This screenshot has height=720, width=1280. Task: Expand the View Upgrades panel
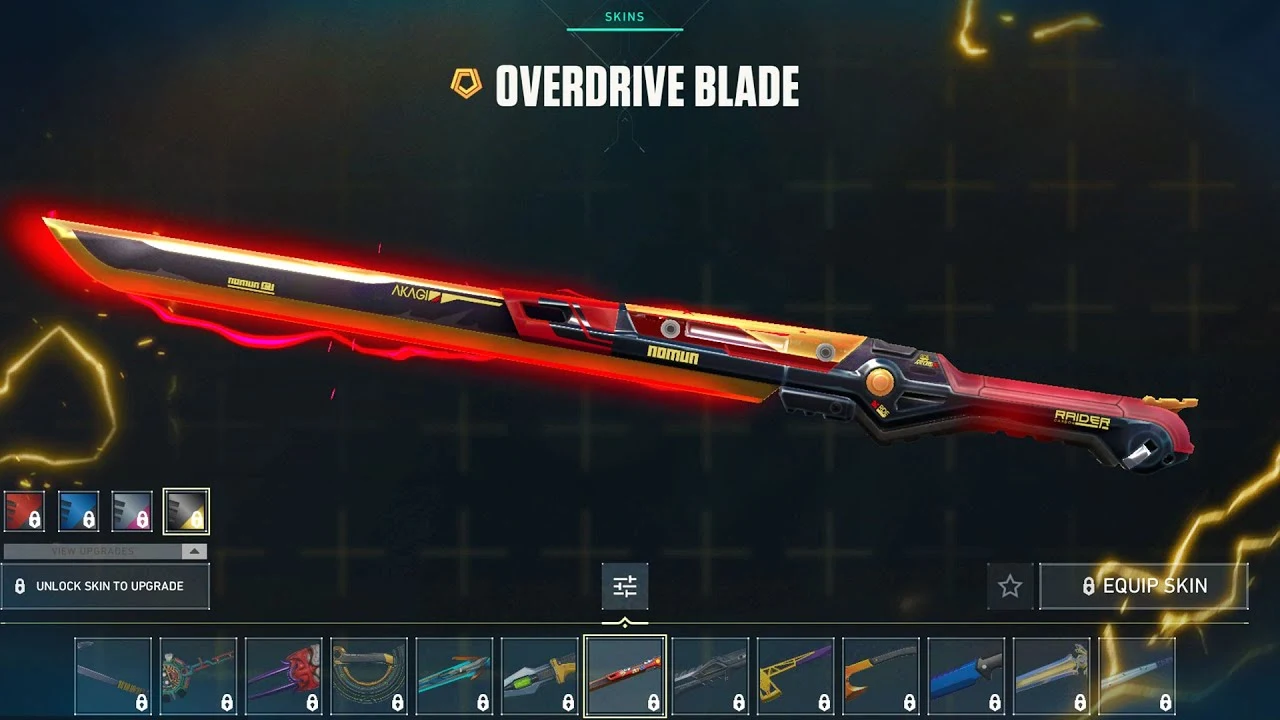point(93,550)
